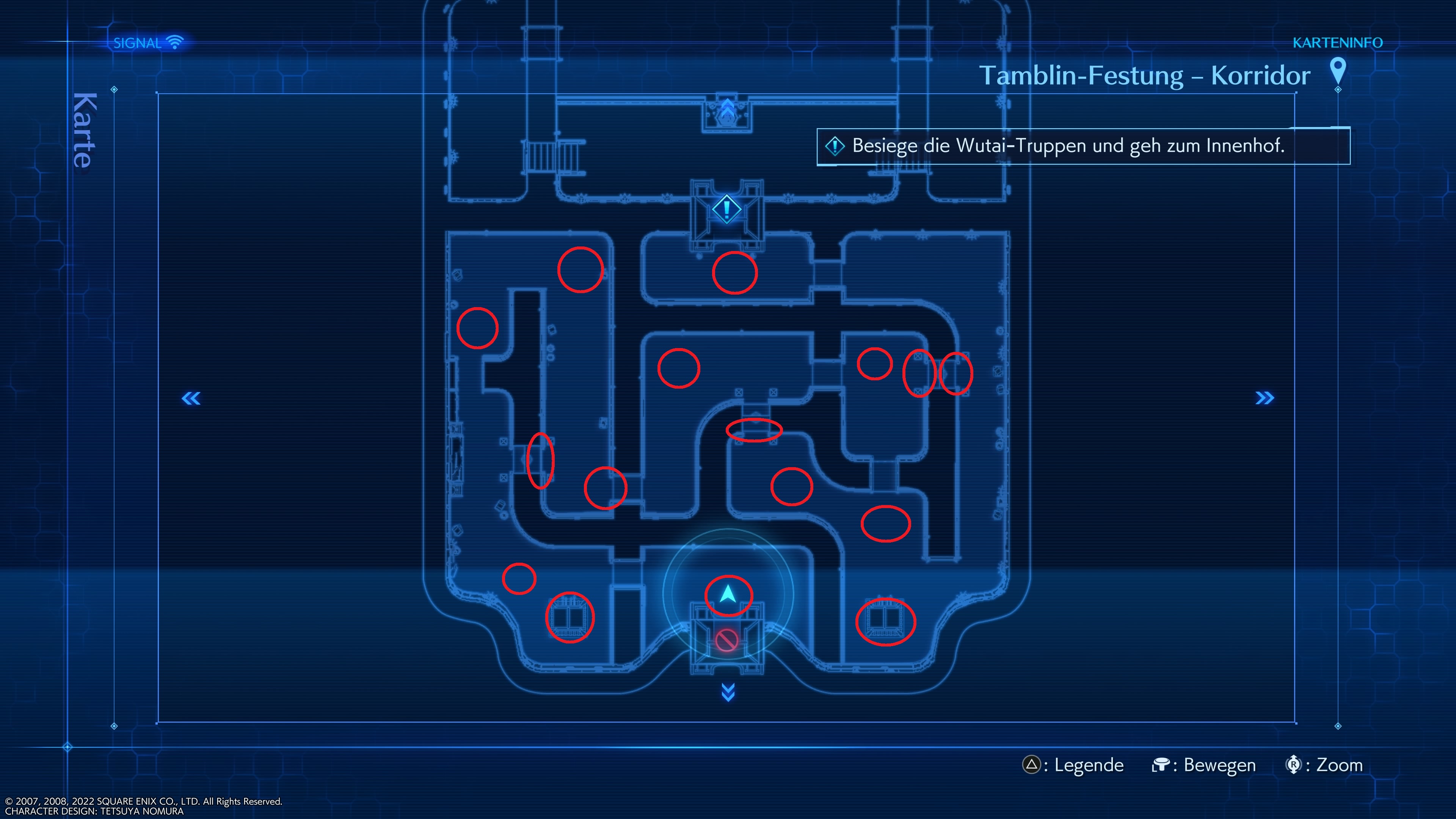
Task: Click the player position arrow marker
Action: tap(728, 594)
